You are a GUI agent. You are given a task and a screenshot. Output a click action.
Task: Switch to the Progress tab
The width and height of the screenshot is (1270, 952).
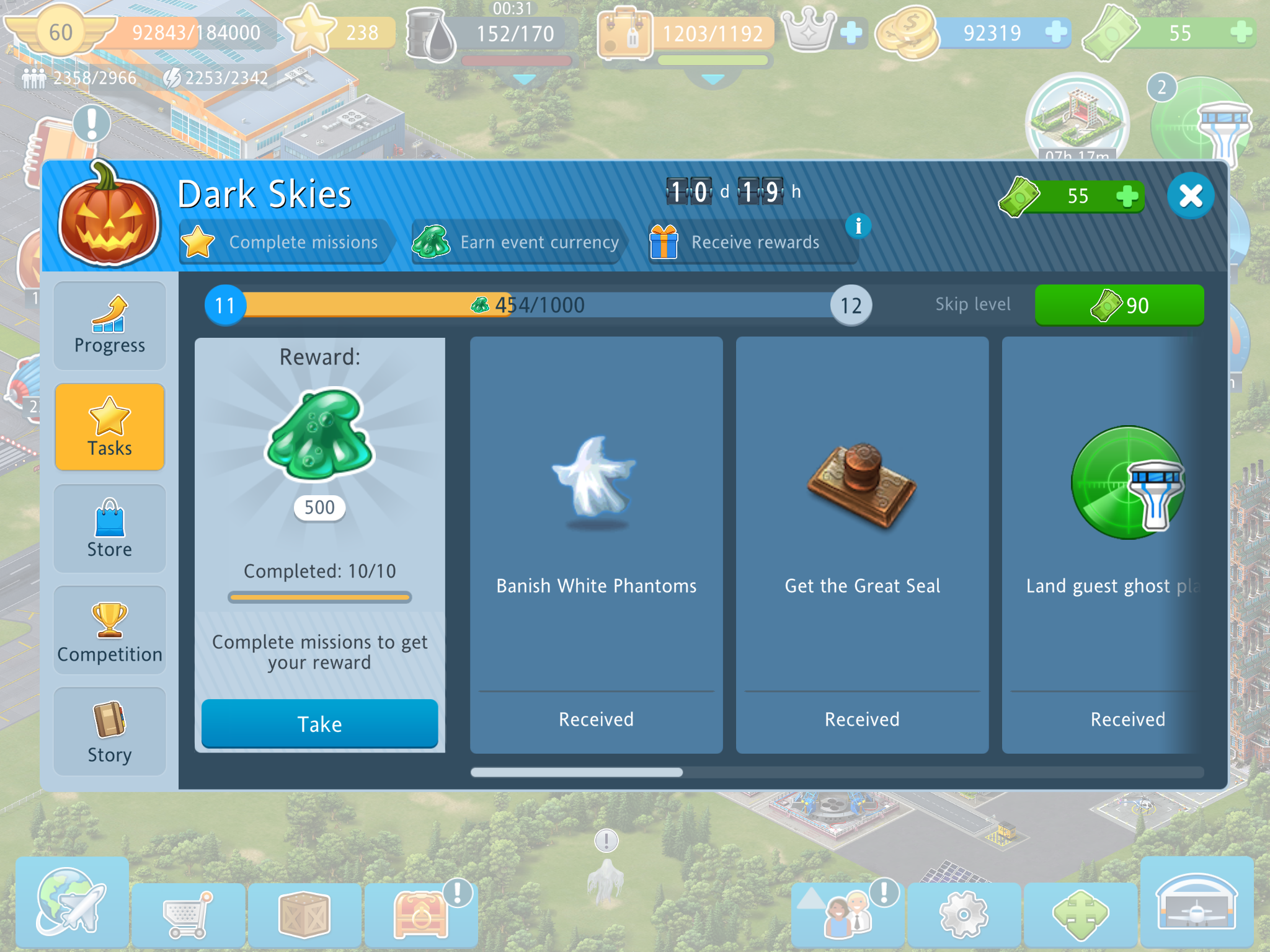tap(110, 326)
